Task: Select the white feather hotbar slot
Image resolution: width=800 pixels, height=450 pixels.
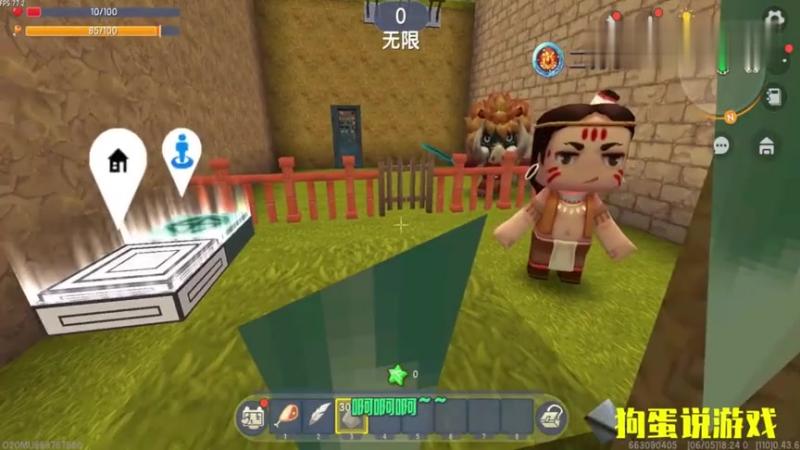Action: [x=319, y=415]
